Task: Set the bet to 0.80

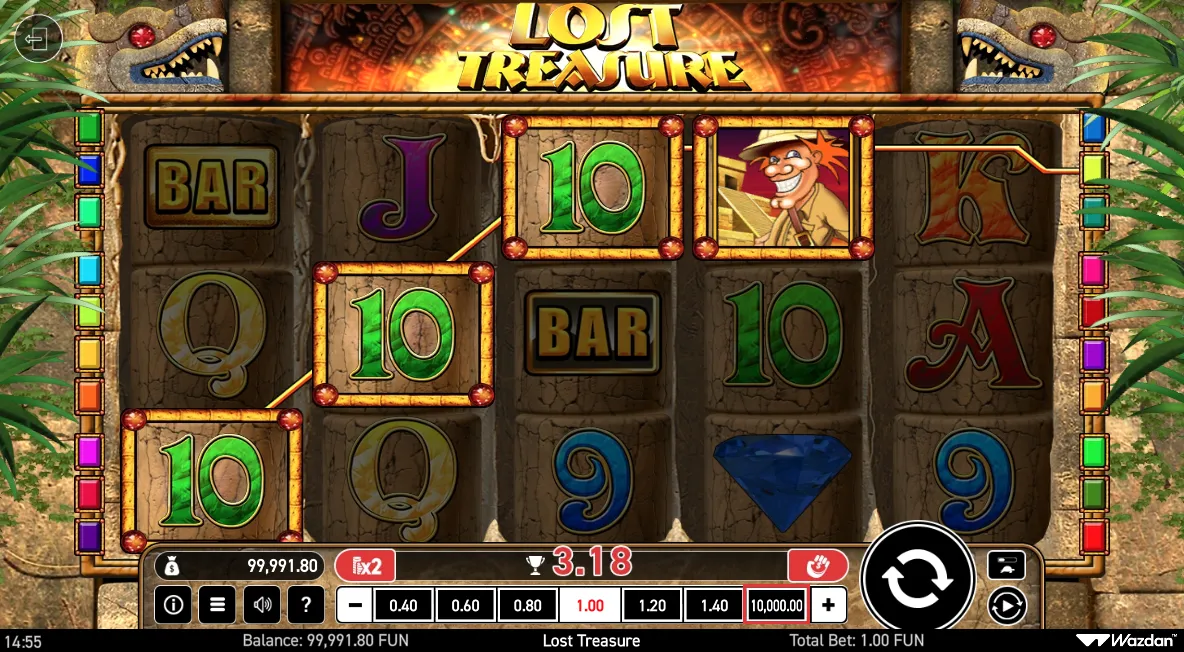Action: (x=527, y=605)
